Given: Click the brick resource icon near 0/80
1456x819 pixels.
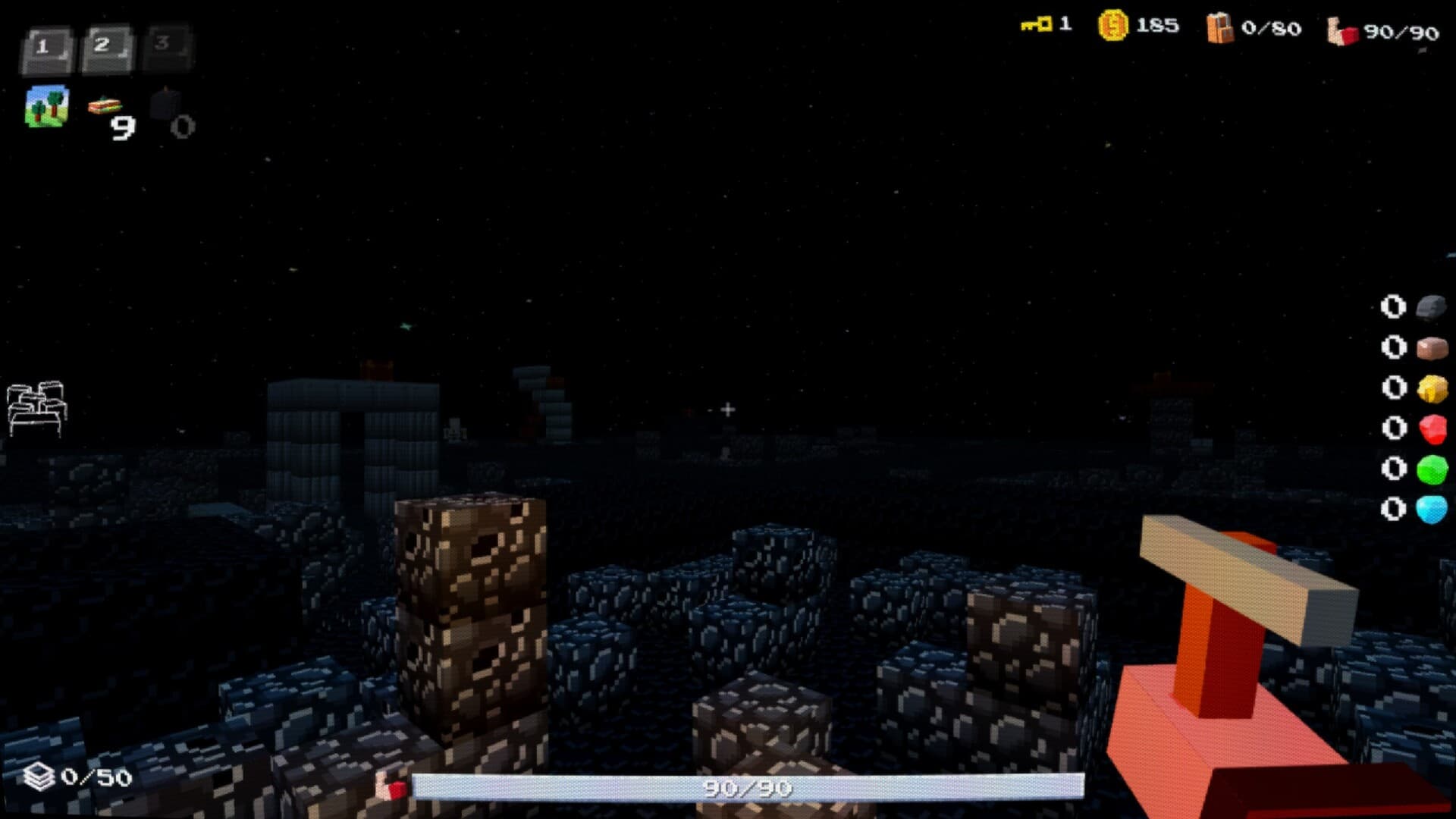Looking at the screenshot, I should [1219, 27].
